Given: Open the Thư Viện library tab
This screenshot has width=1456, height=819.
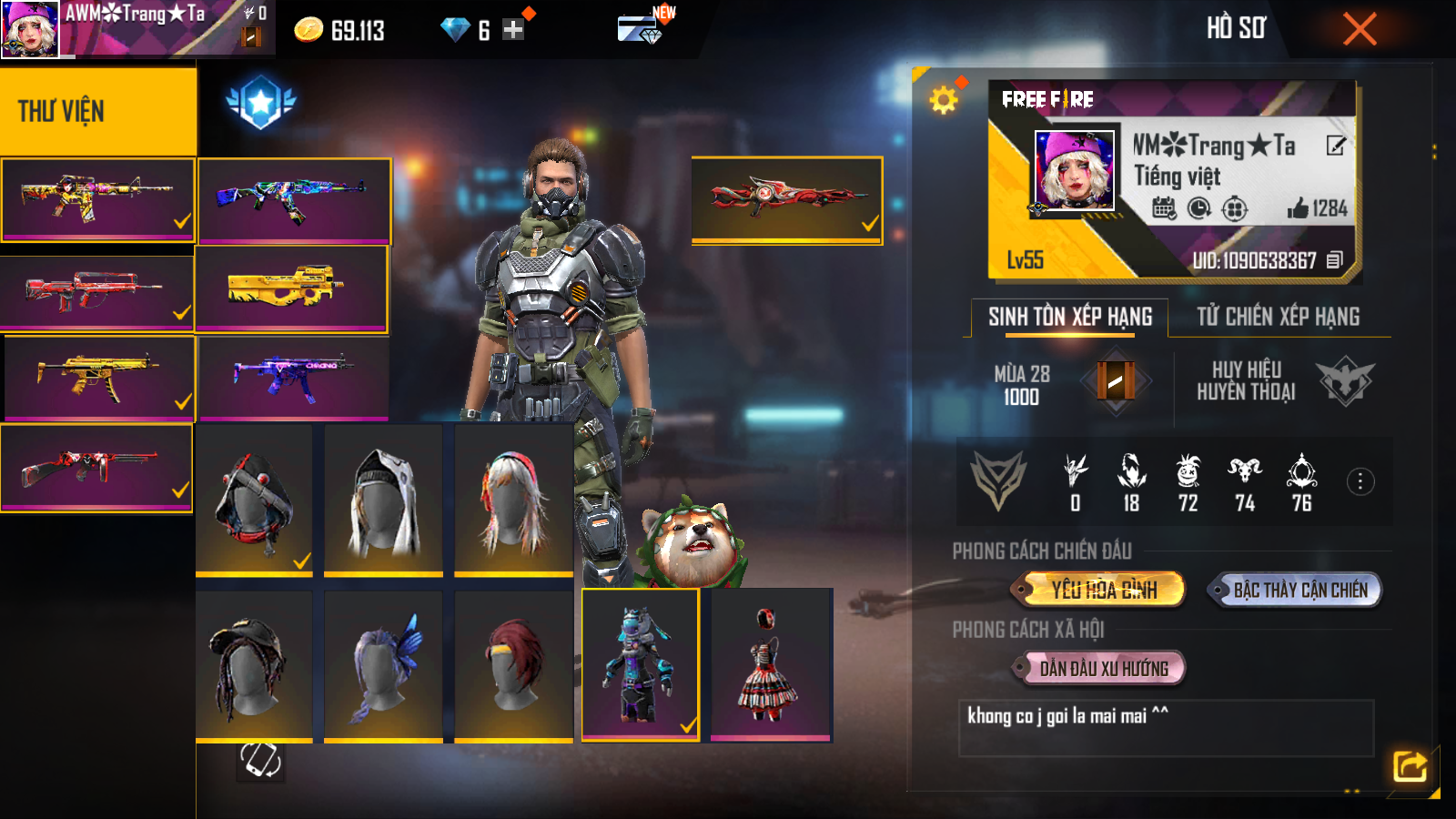Looking at the screenshot, I should pos(97,111).
